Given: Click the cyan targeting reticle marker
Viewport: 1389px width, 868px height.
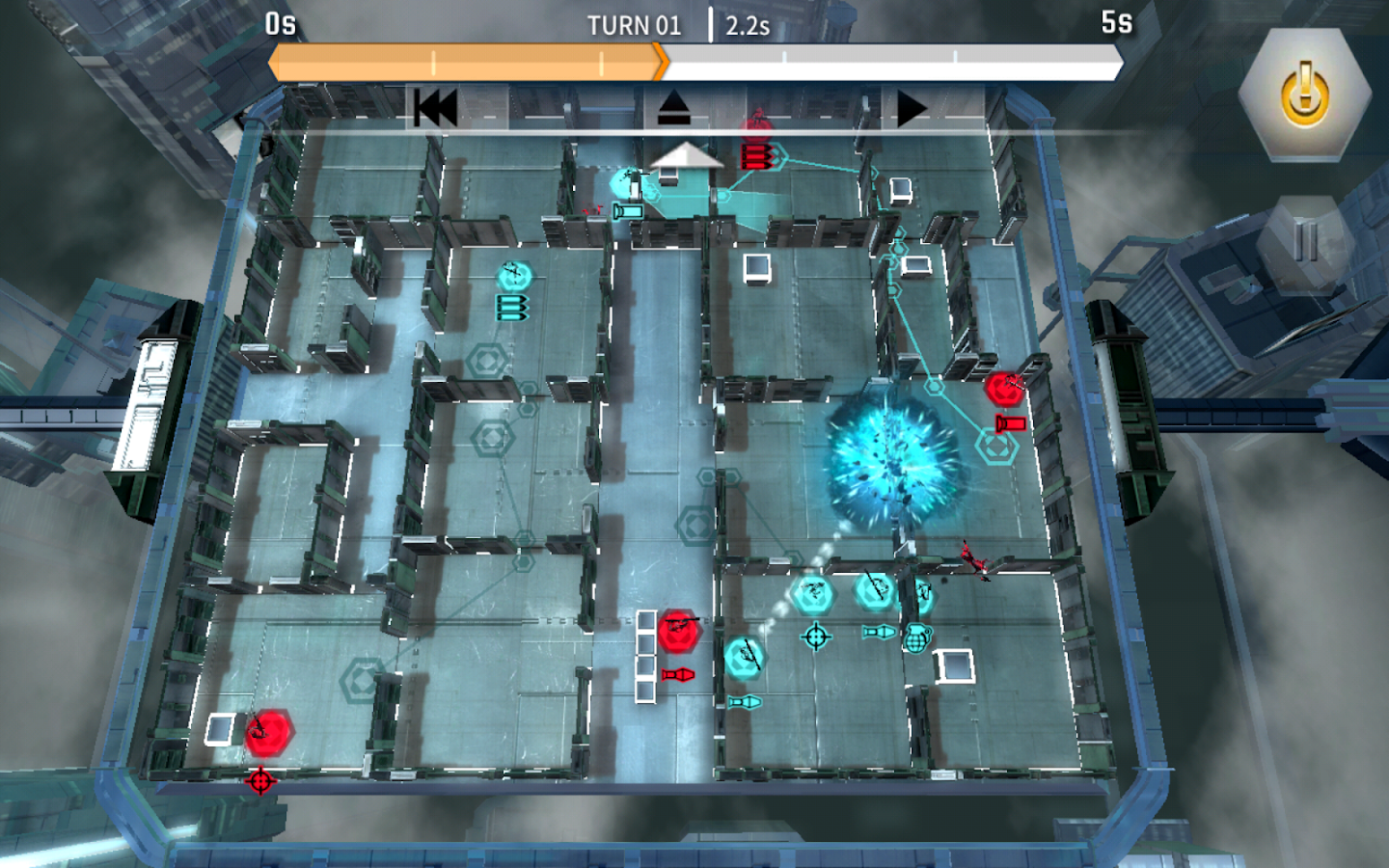Looking at the screenshot, I should 816,636.
